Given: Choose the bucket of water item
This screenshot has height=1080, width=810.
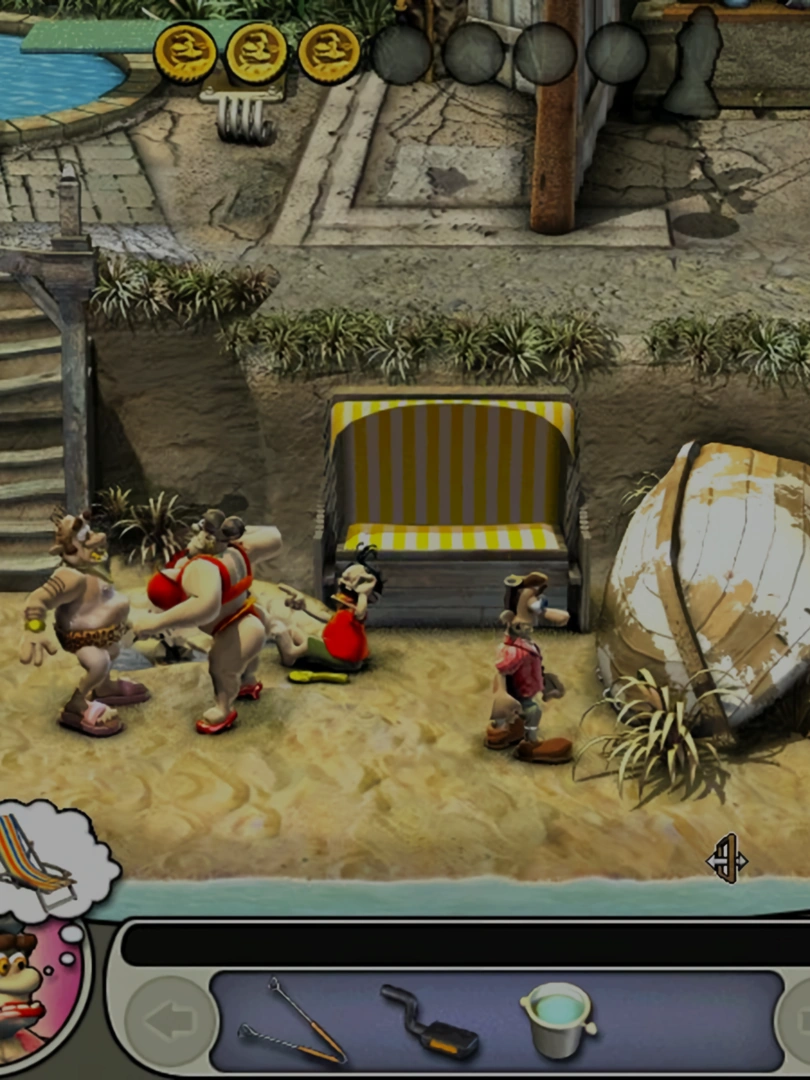Looking at the screenshot, I should pyautogui.click(x=557, y=1019).
